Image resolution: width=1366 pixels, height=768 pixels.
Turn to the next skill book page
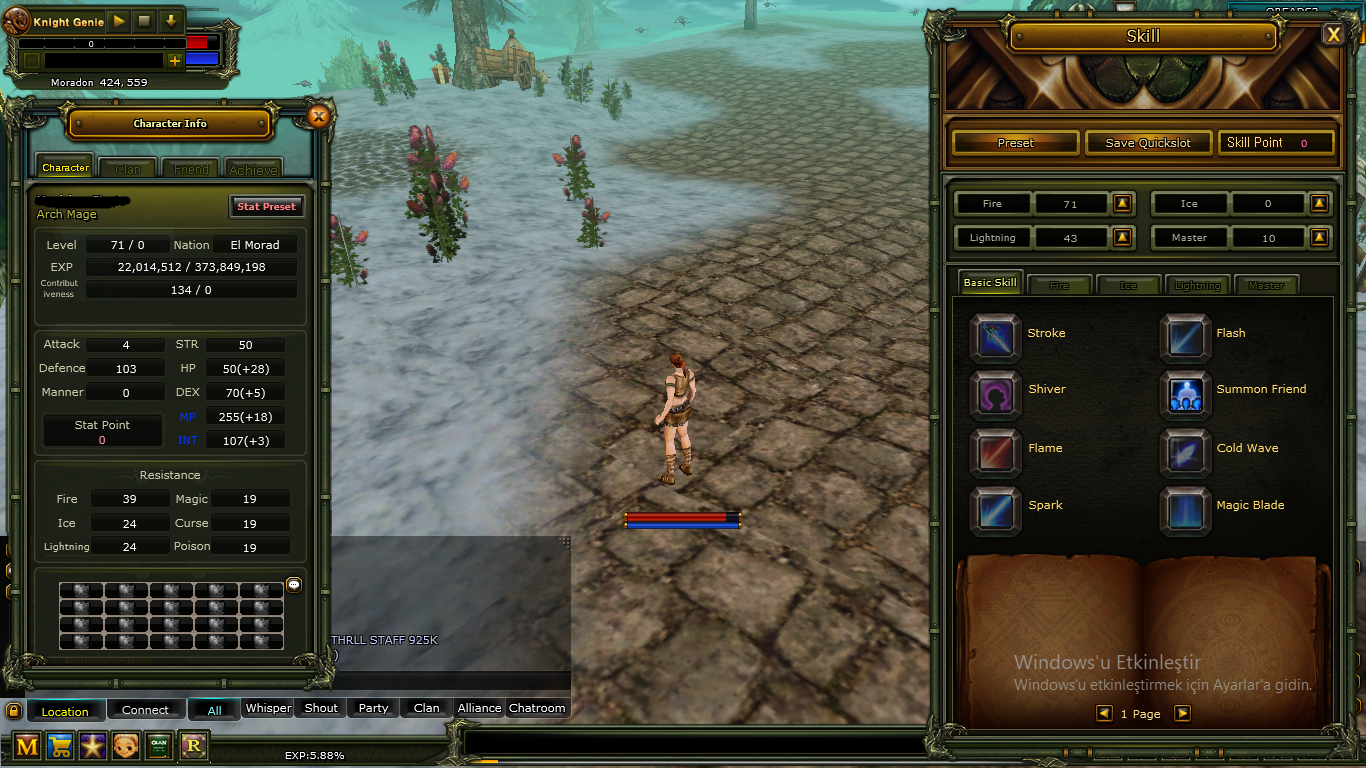(x=1184, y=713)
